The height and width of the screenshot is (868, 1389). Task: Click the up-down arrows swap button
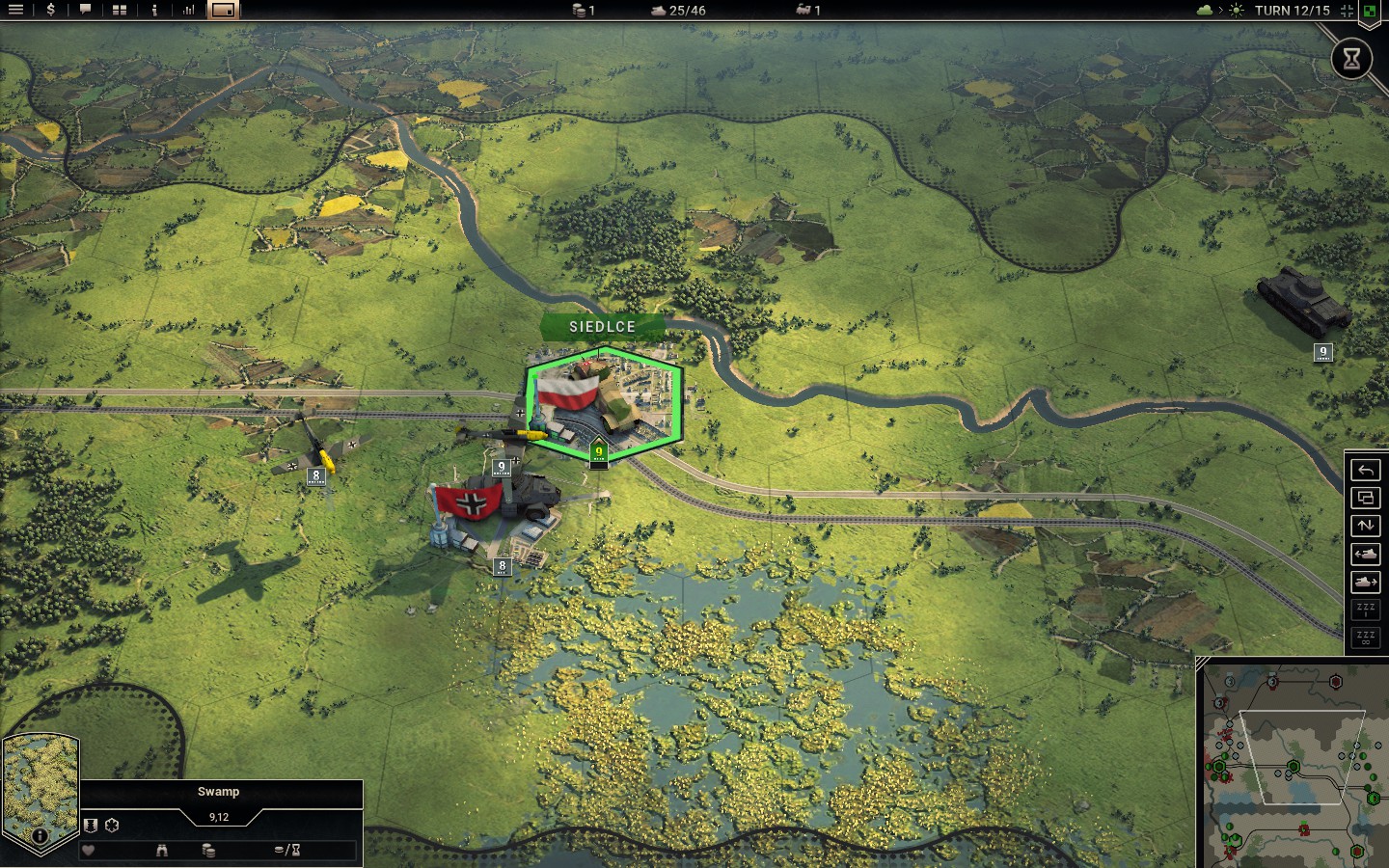click(1365, 526)
